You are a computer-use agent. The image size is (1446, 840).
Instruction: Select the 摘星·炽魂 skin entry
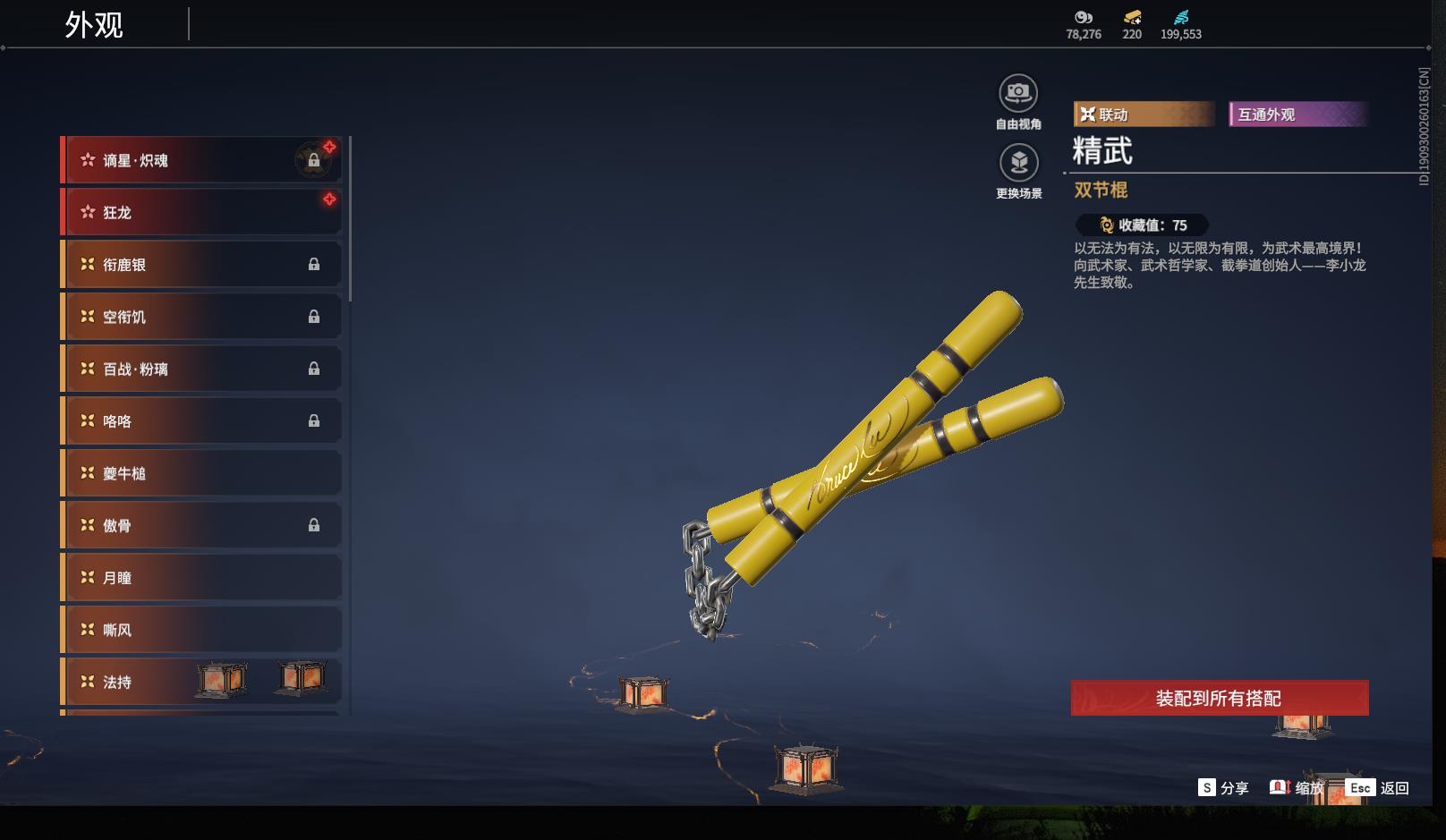(x=201, y=160)
